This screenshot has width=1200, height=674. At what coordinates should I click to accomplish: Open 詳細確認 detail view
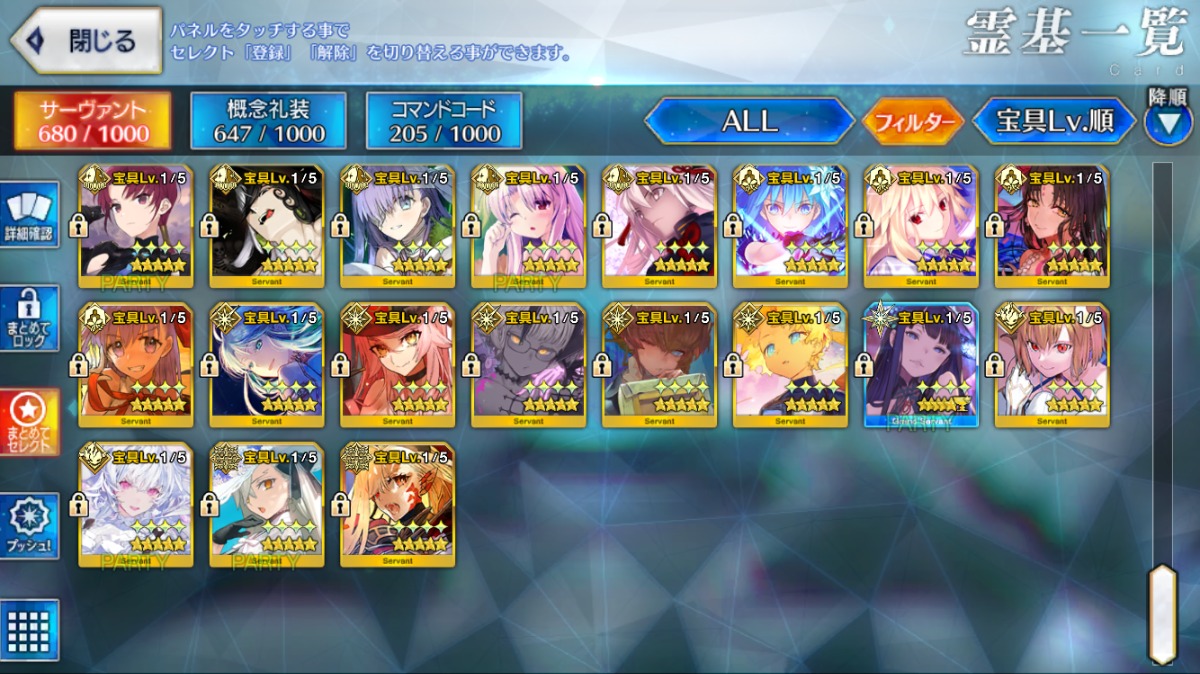(30, 215)
